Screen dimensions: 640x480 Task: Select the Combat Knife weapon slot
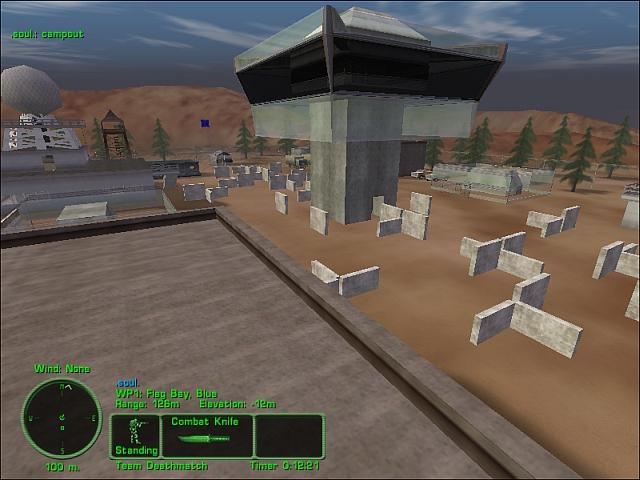coord(207,436)
